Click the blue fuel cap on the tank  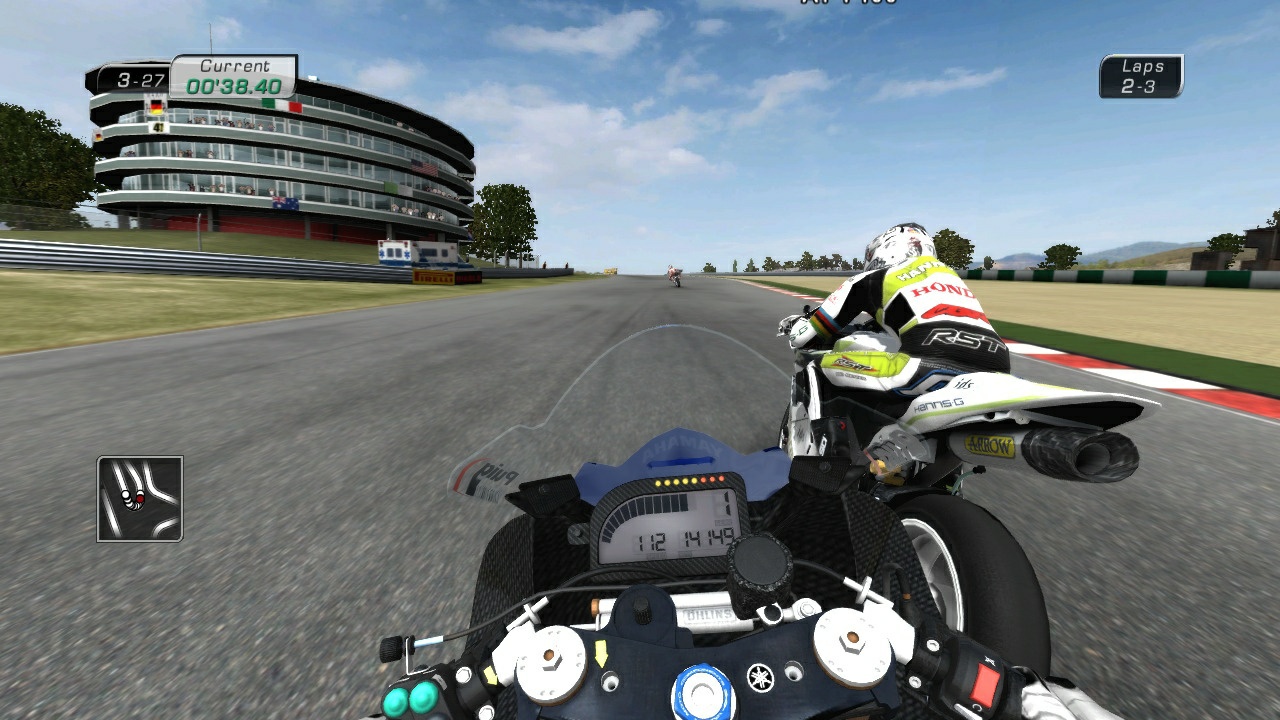click(x=704, y=689)
